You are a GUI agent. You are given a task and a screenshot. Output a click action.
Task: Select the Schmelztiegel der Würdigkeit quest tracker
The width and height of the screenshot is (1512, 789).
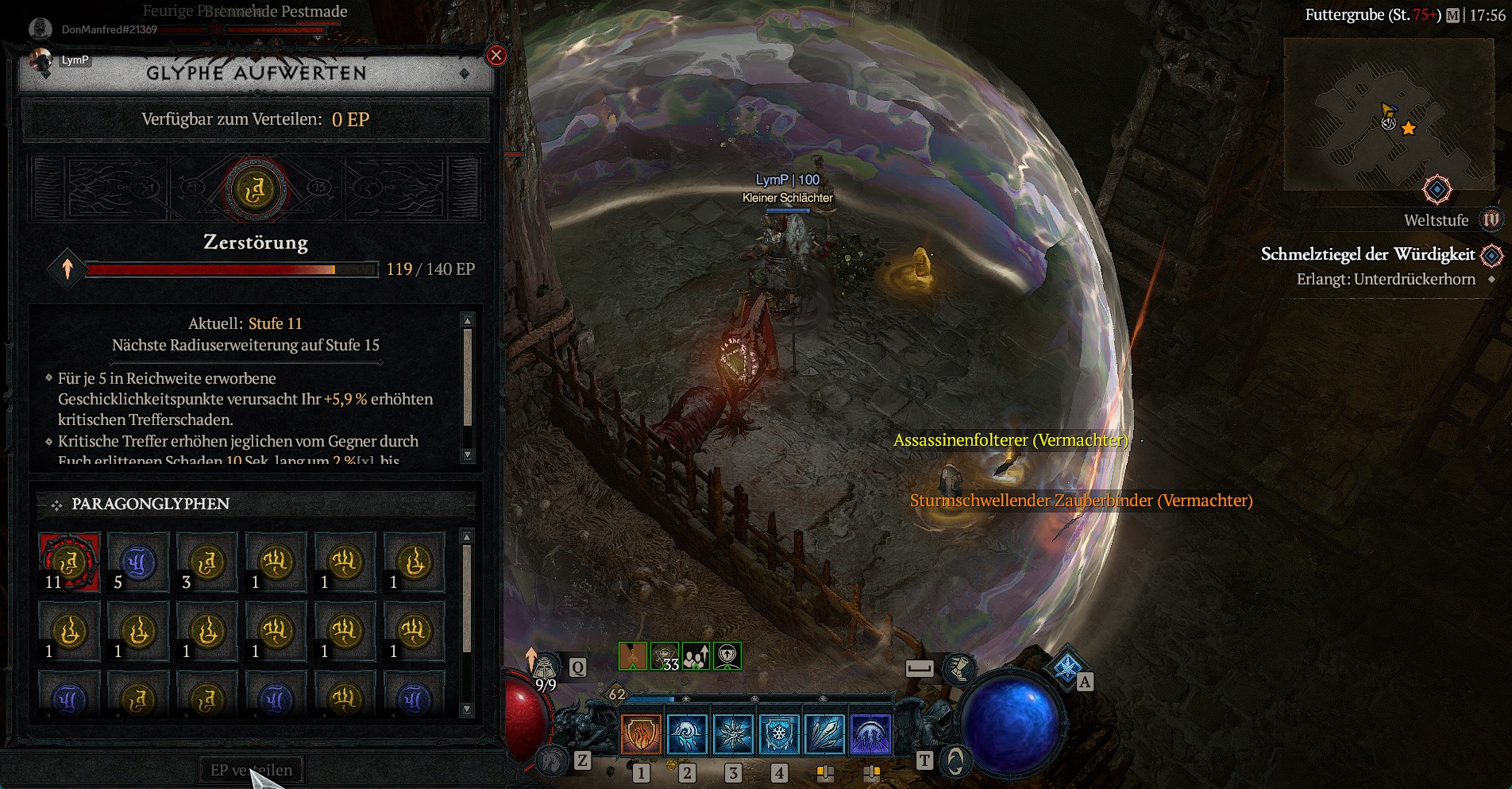1367,254
